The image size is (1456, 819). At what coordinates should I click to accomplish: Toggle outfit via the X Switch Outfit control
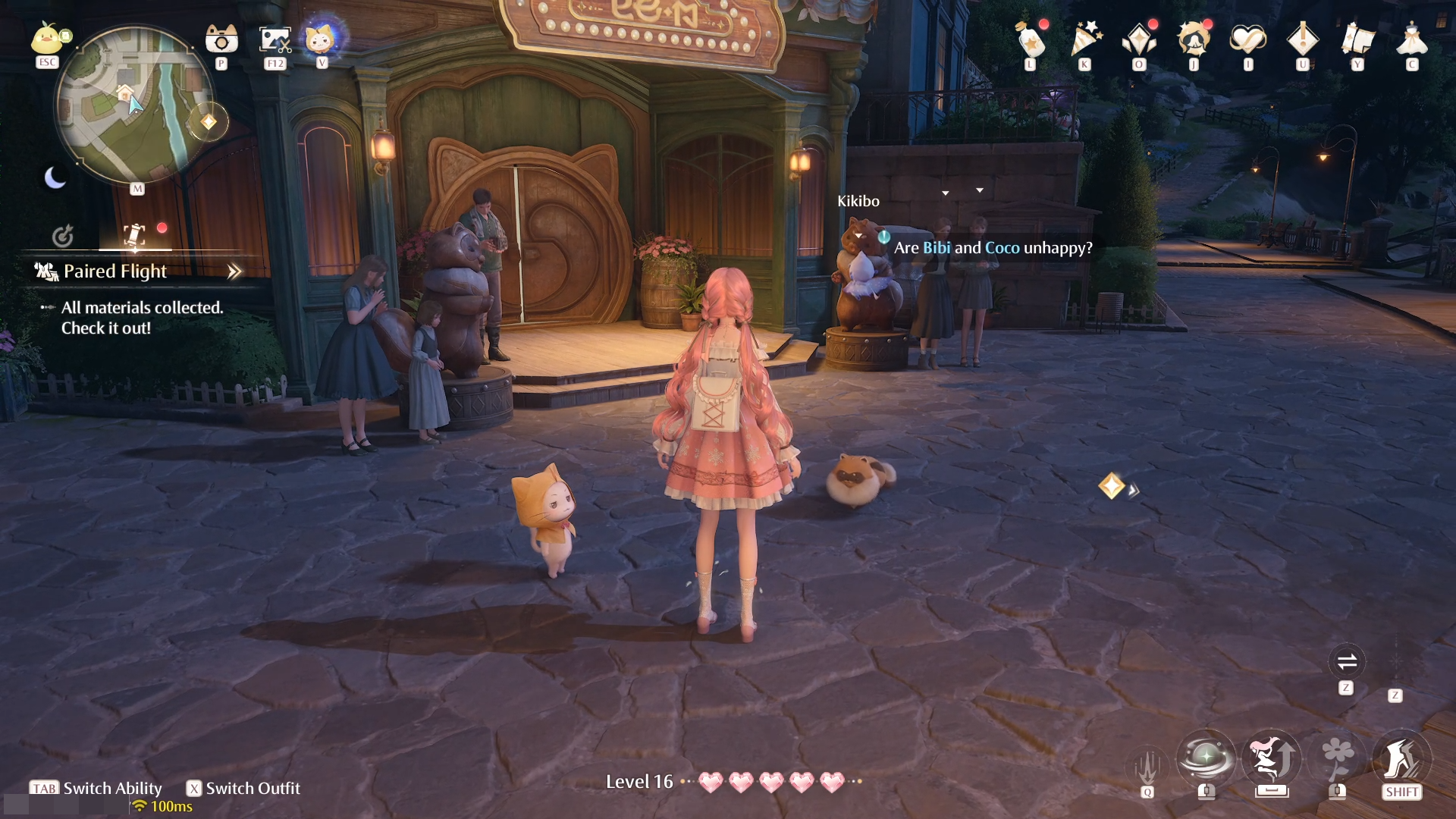(x=243, y=789)
